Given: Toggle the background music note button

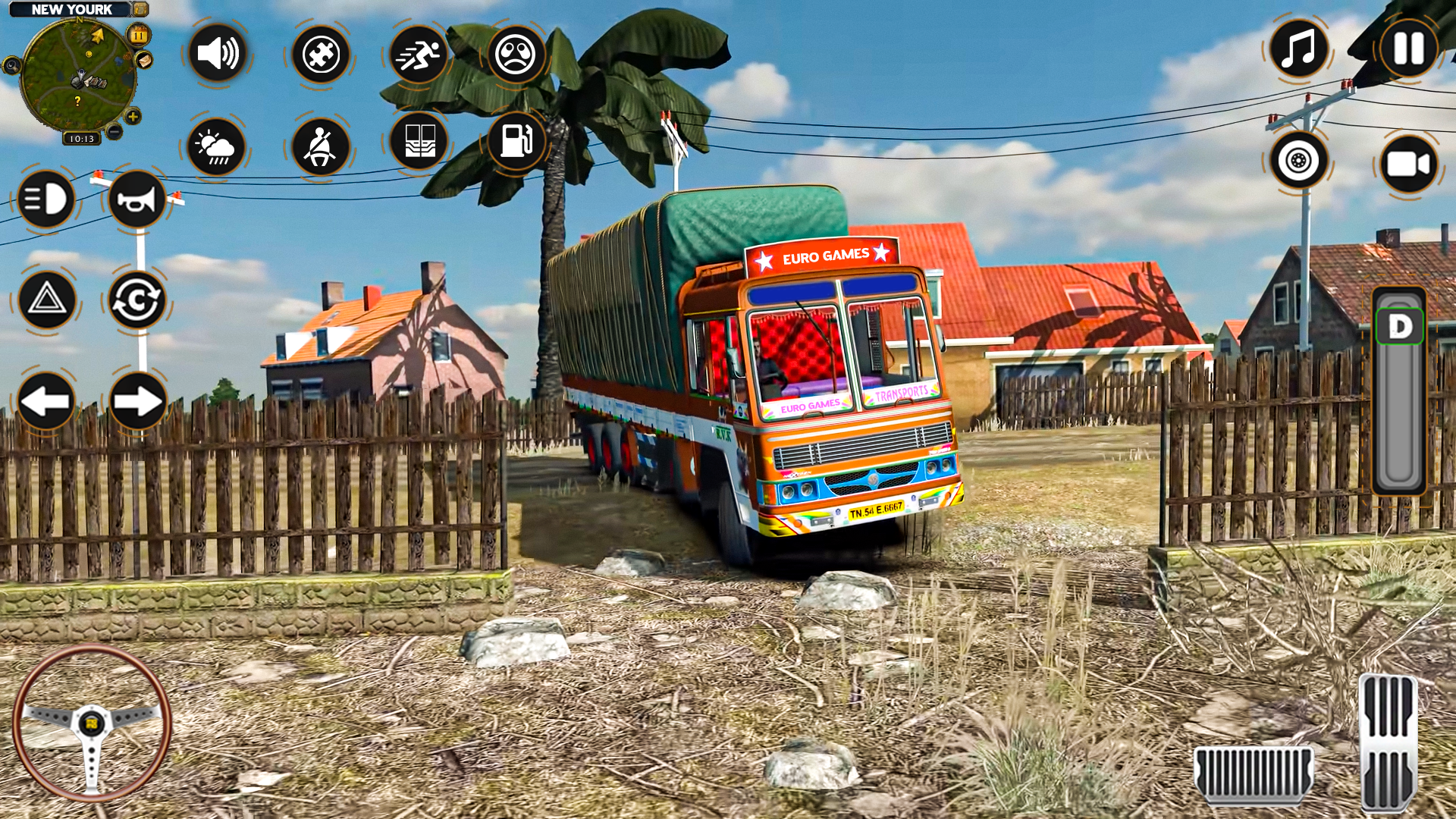Looking at the screenshot, I should [1298, 49].
